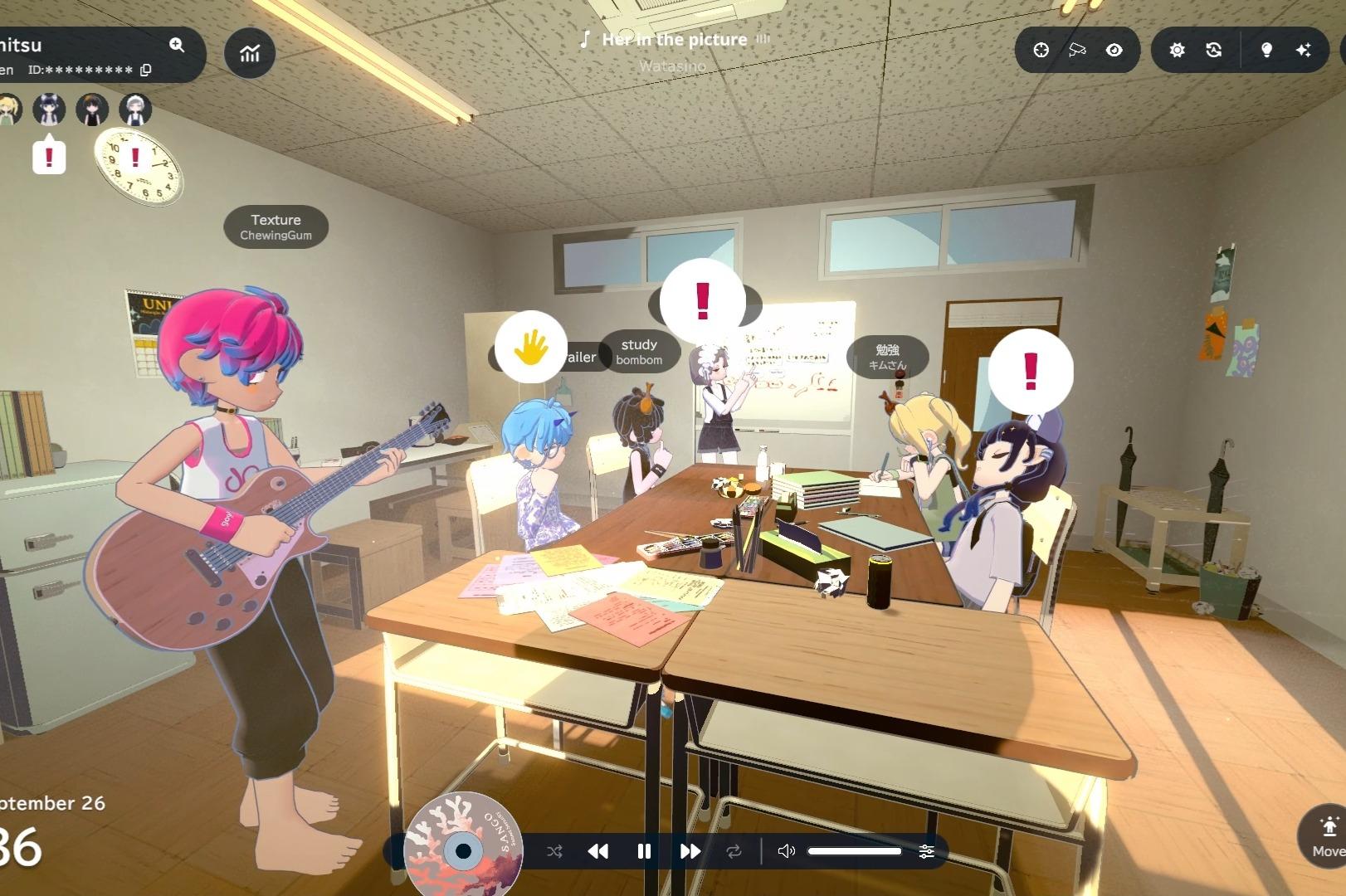This screenshot has width=1346, height=896.
Task: Activate the crosshair focus icon
Action: point(1041,50)
